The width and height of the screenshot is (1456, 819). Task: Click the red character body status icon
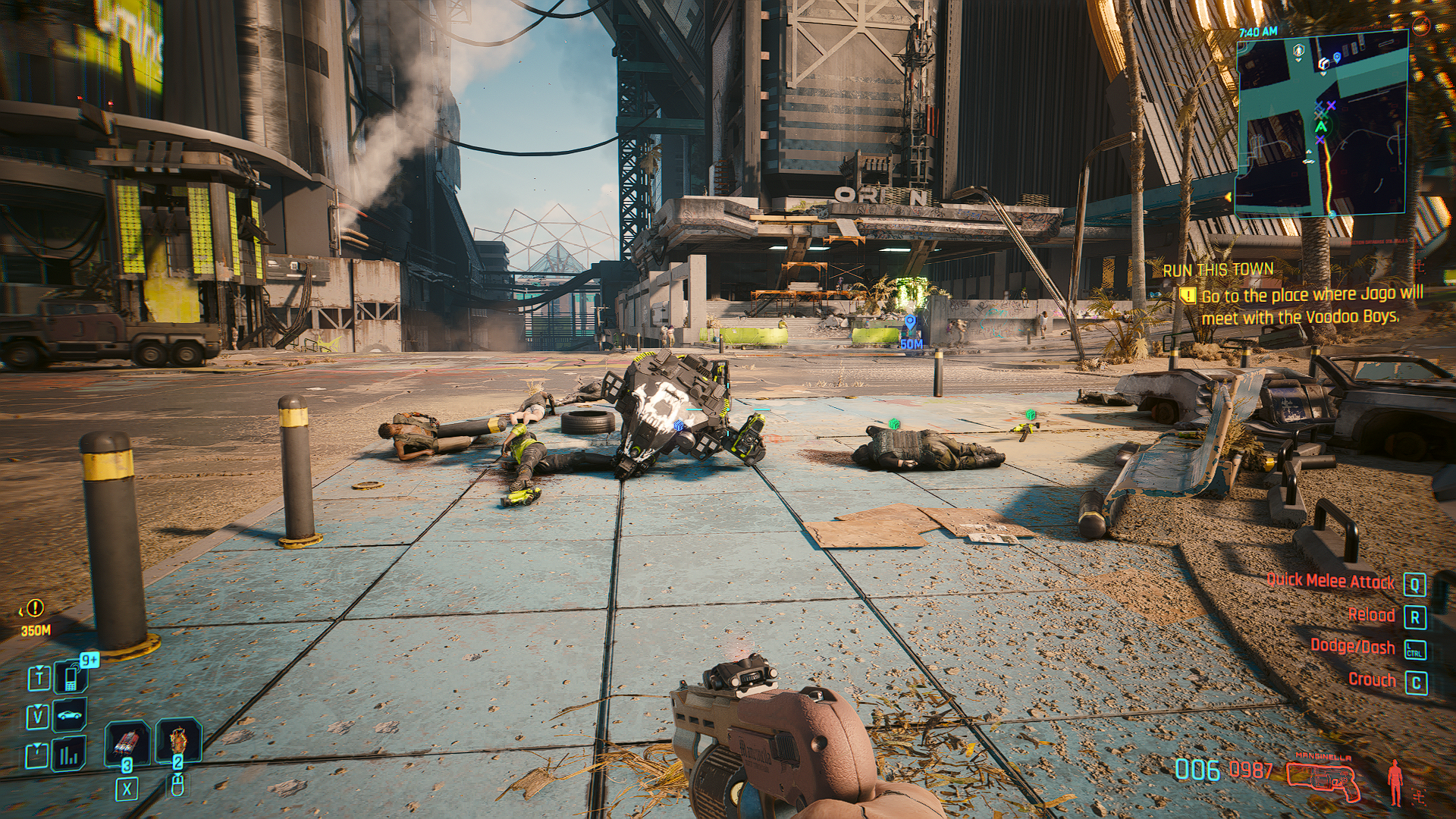coord(1395,781)
